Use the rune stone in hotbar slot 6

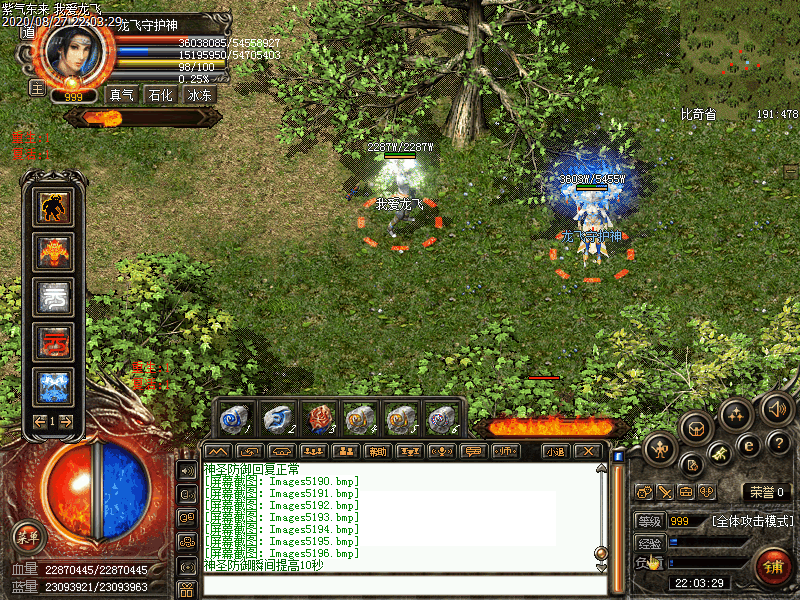pos(442,417)
